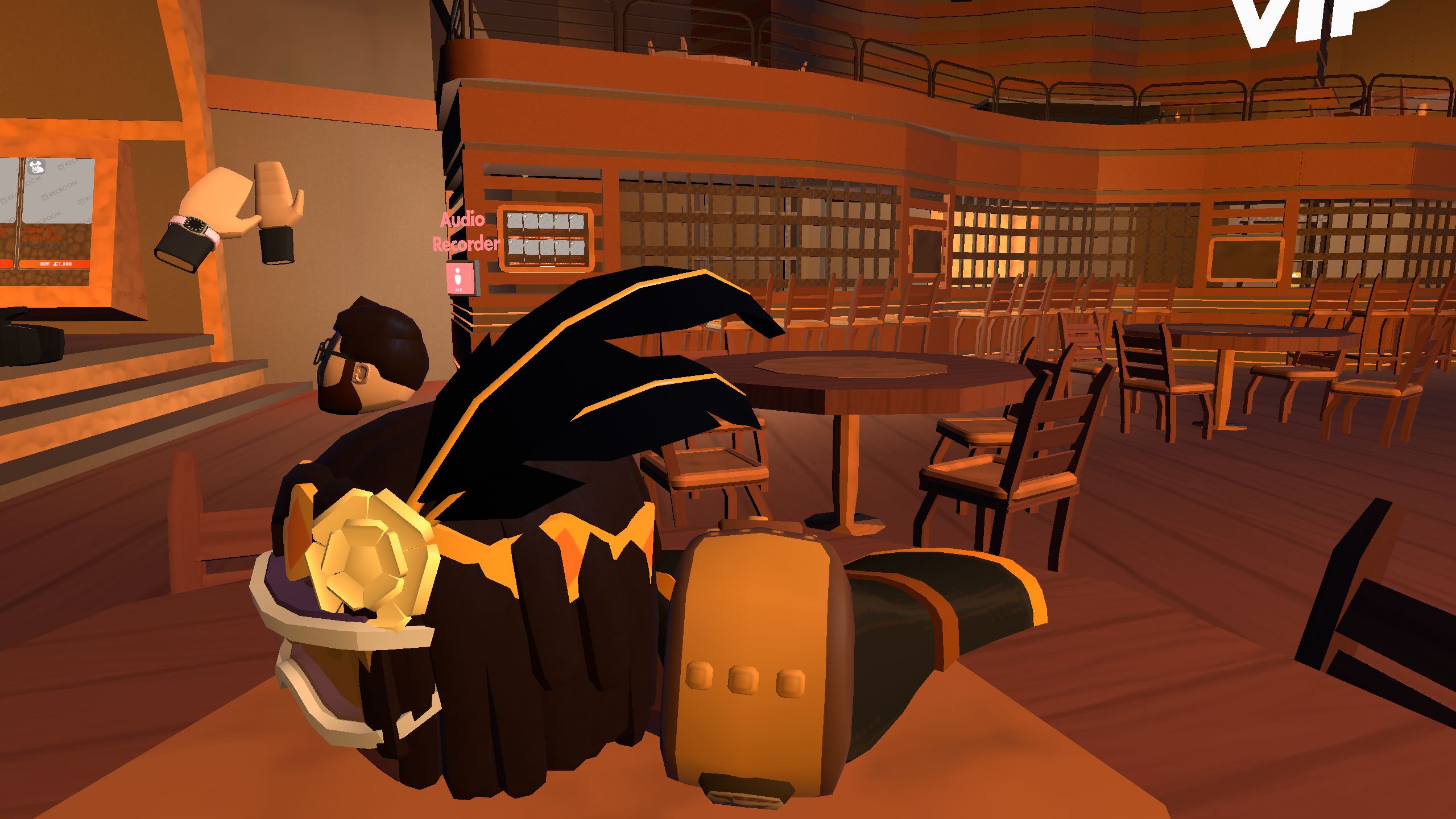Screen dimensions: 1456x819
Task: Toggle the checkmark on a bottom-row recorder tile
Action: pos(510,243)
